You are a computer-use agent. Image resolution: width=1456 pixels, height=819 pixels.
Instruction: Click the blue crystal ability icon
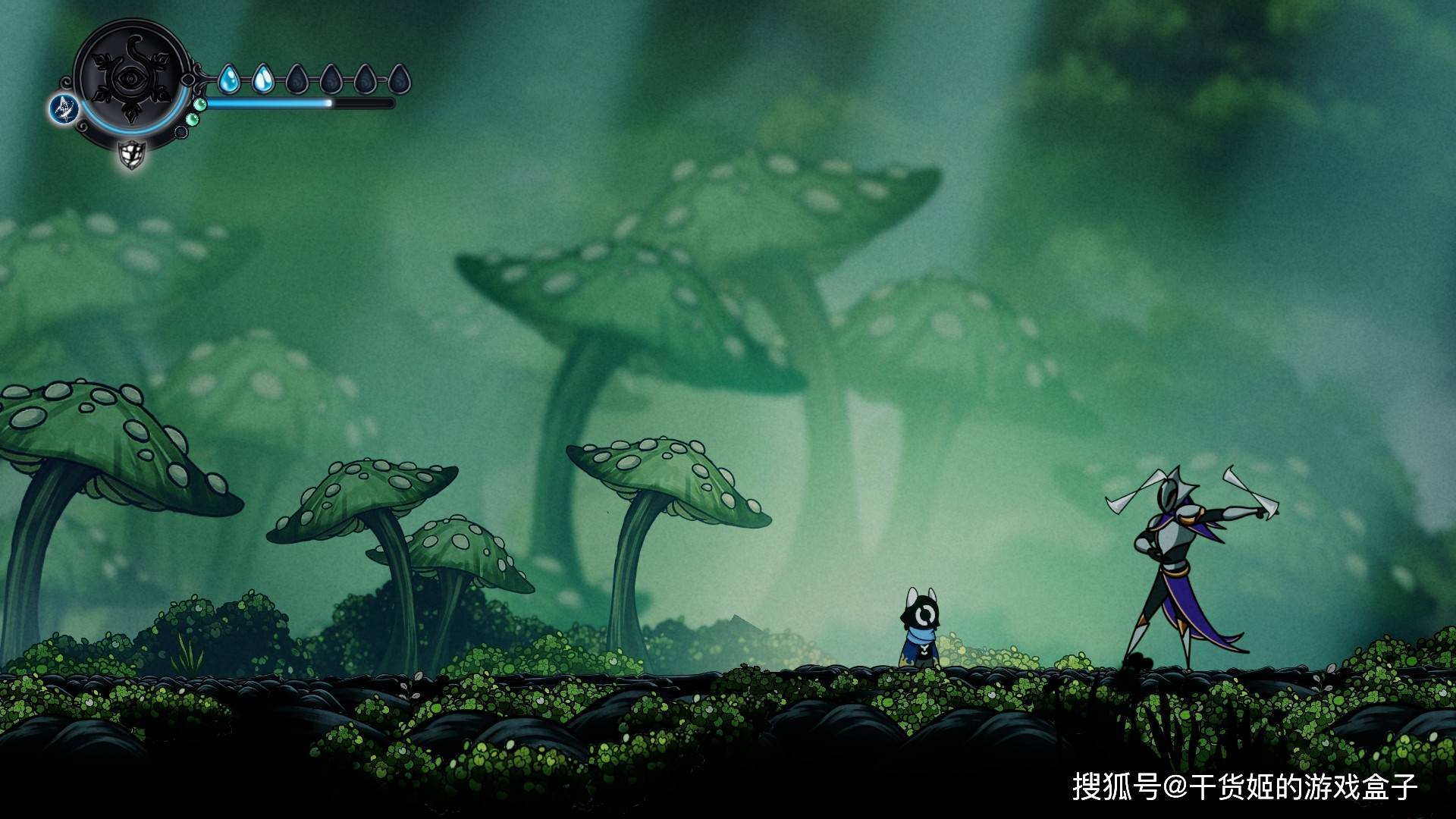pos(65,108)
